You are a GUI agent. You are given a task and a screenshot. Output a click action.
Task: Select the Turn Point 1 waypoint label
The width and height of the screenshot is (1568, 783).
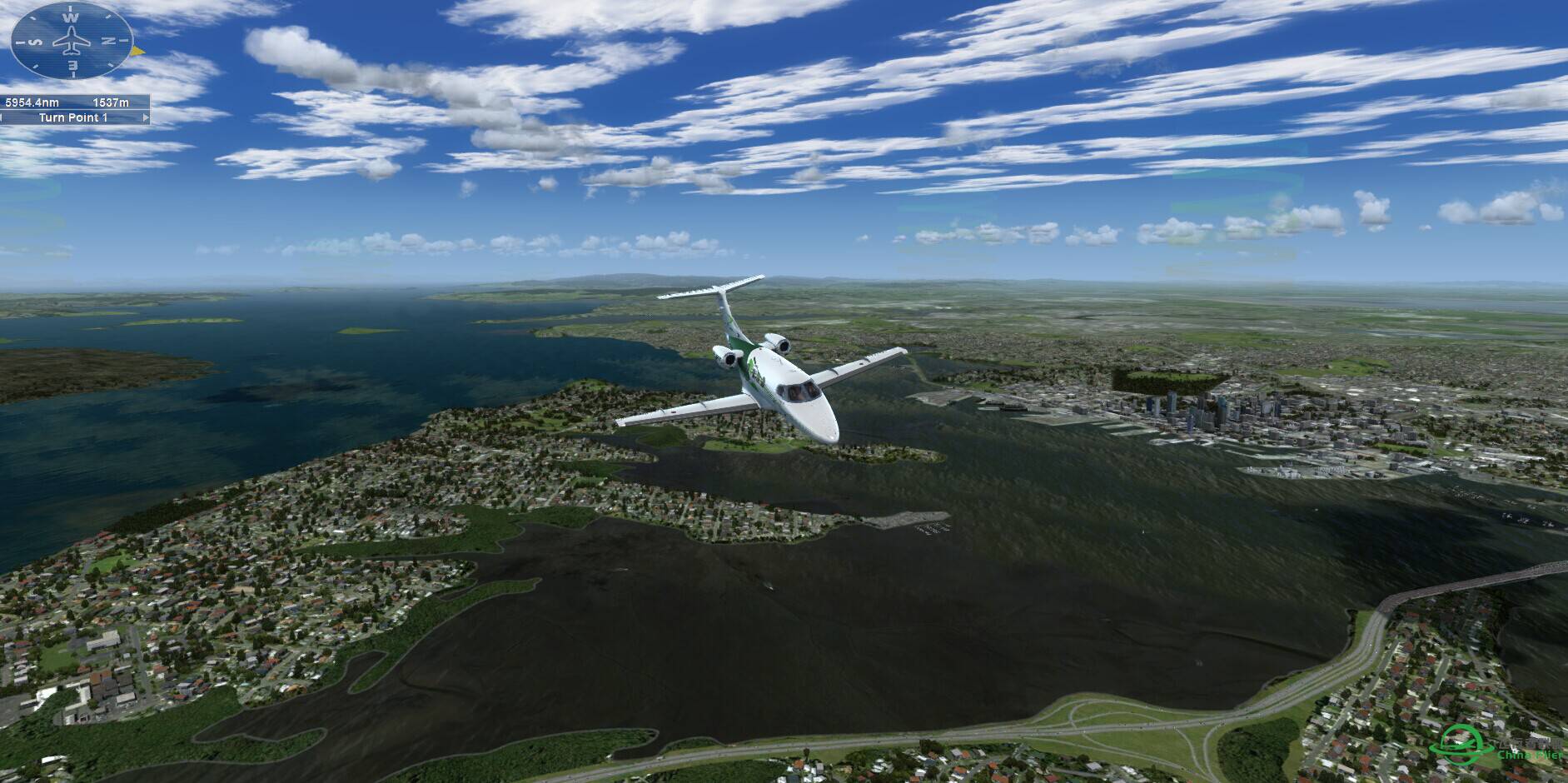[73, 118]
